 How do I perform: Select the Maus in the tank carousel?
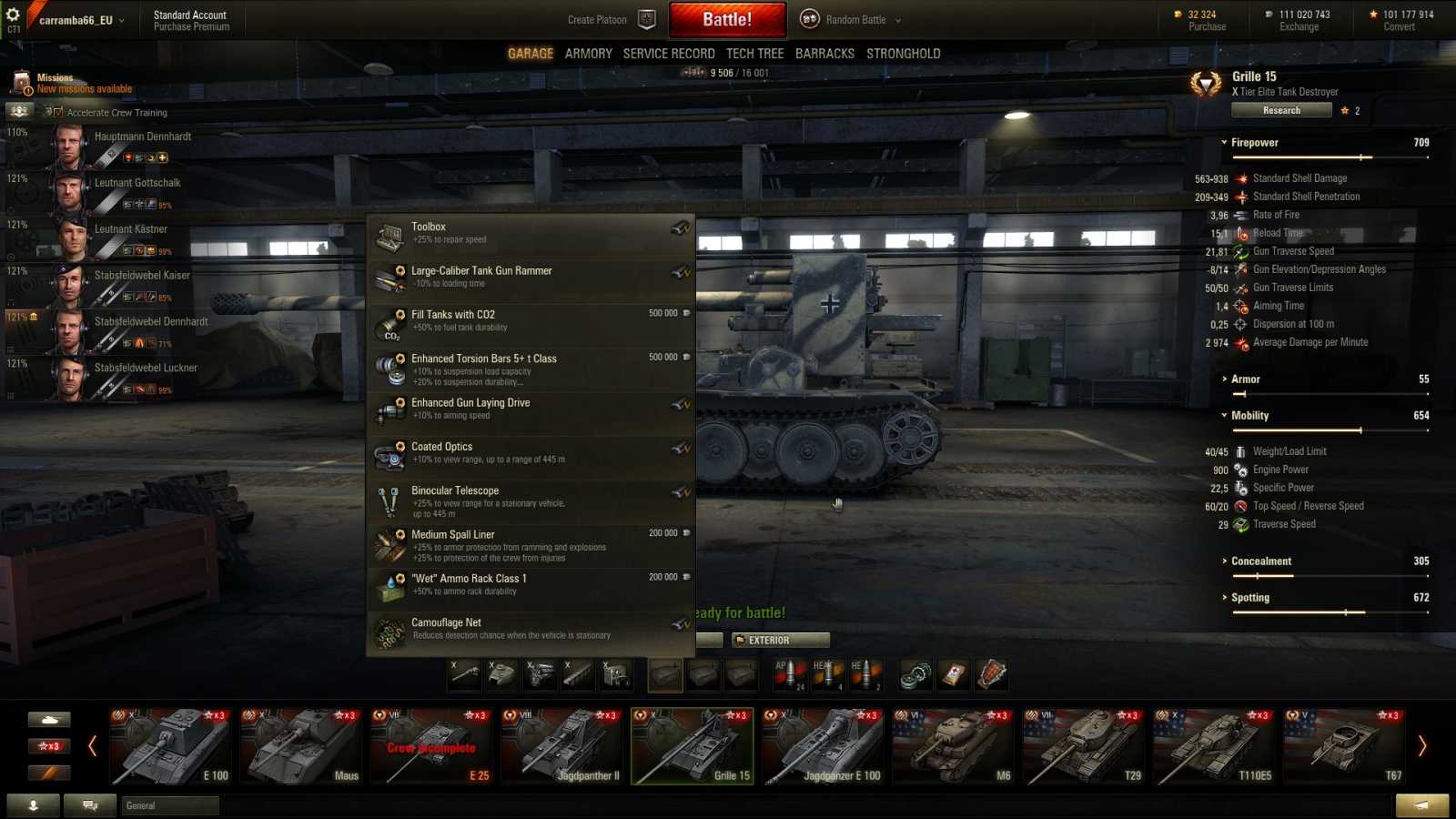(x=302, y=746)
